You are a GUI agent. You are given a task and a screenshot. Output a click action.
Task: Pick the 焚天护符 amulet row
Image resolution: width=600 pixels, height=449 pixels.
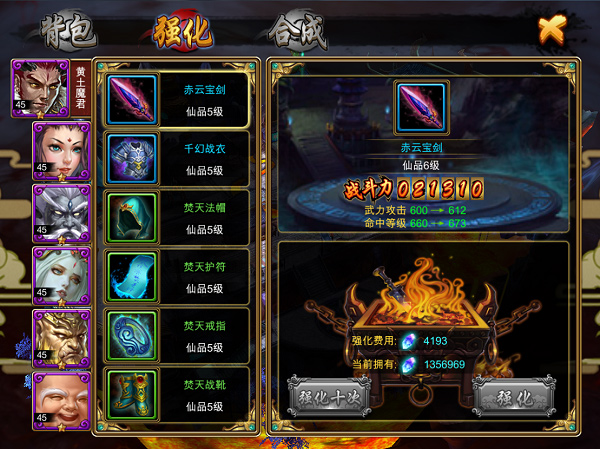(179, 277)
